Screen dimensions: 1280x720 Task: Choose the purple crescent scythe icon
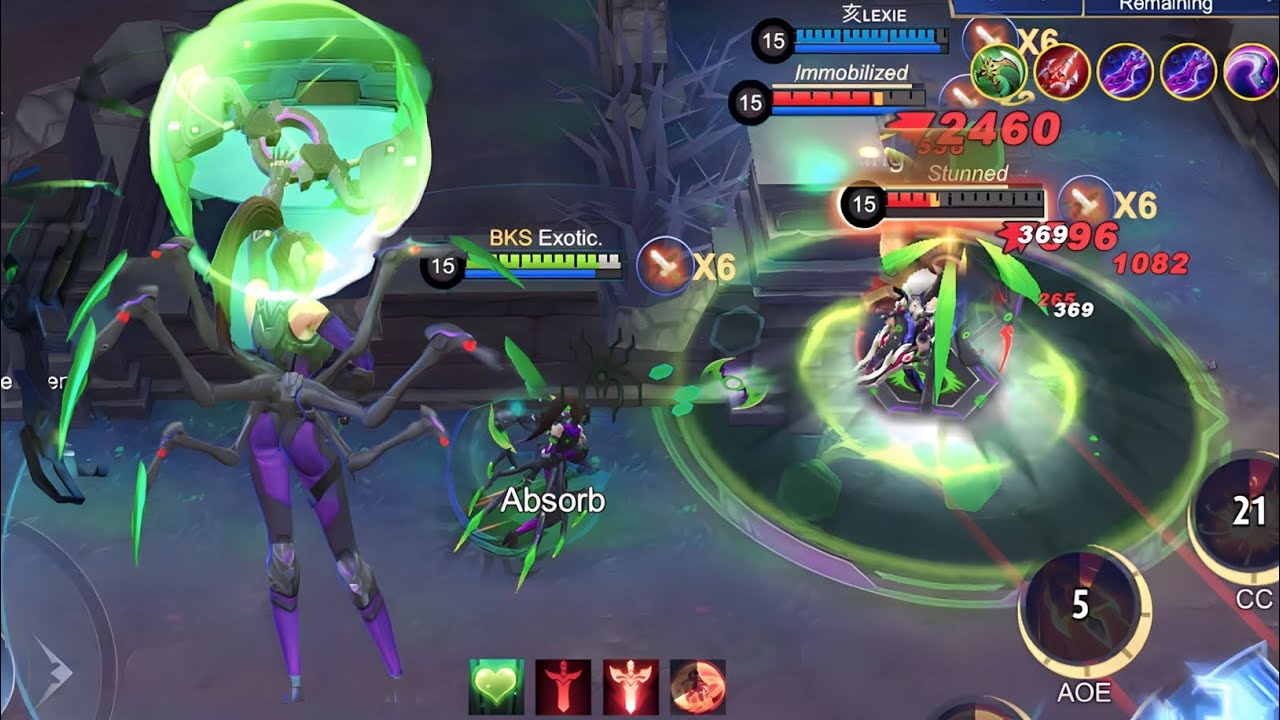coord(1251,71)
